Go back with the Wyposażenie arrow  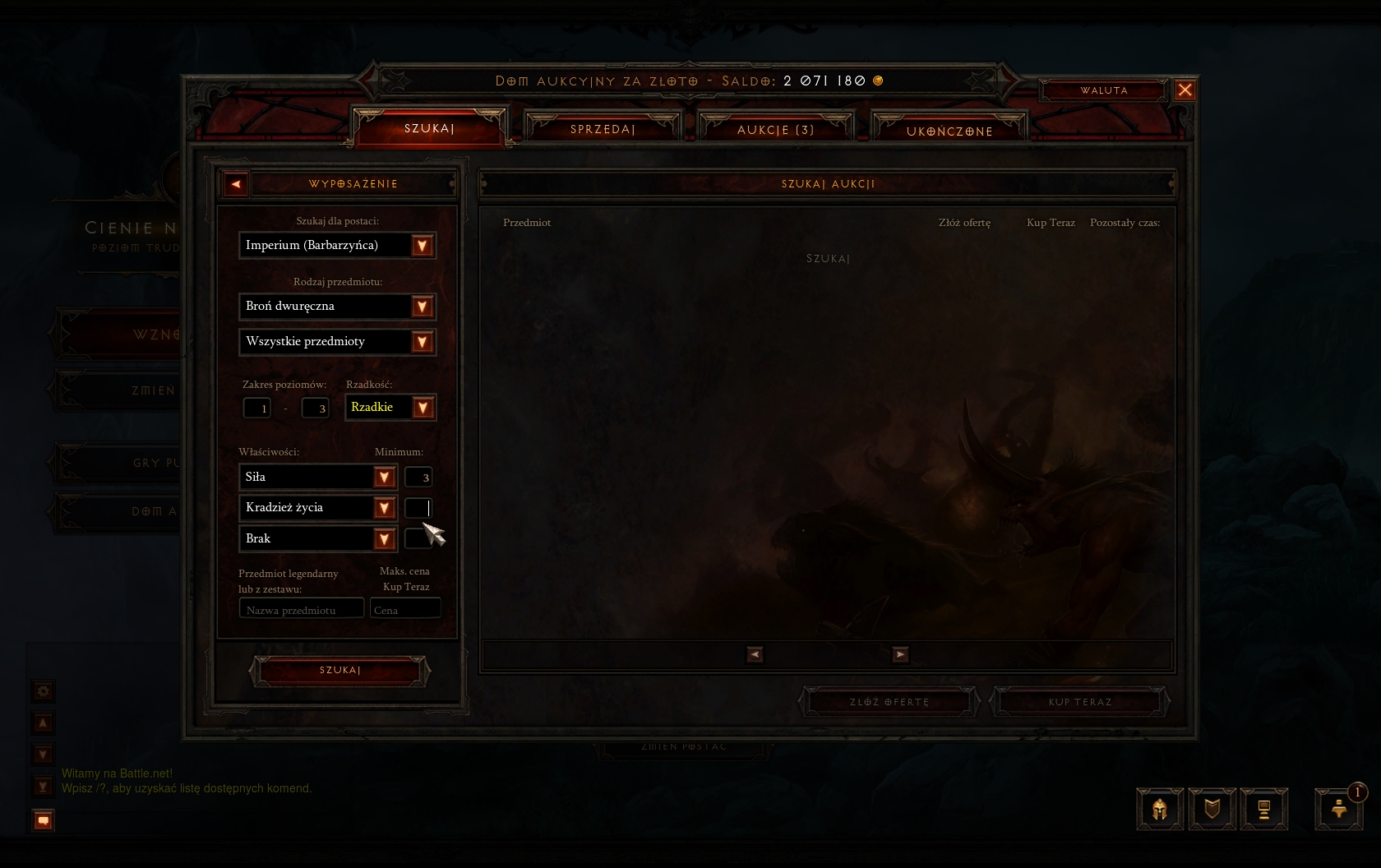236,184
